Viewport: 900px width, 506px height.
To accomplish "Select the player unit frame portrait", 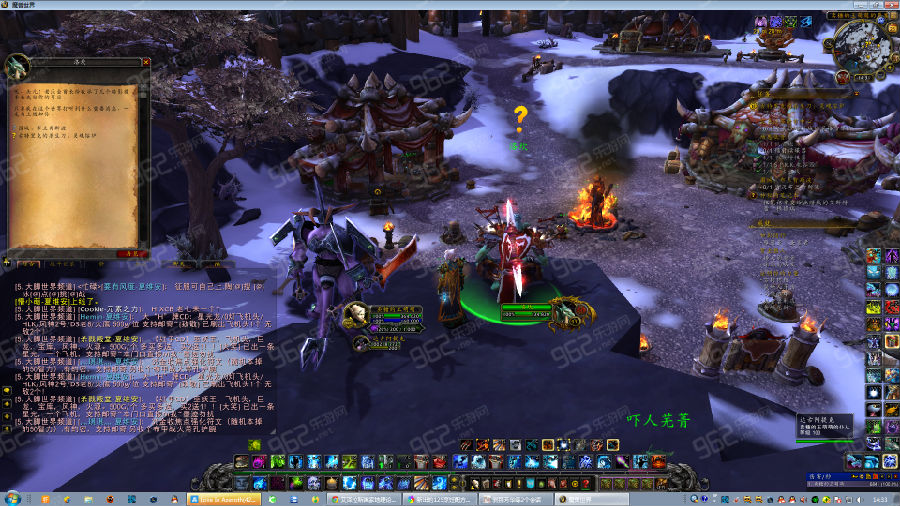I will (x=356, y=317).
